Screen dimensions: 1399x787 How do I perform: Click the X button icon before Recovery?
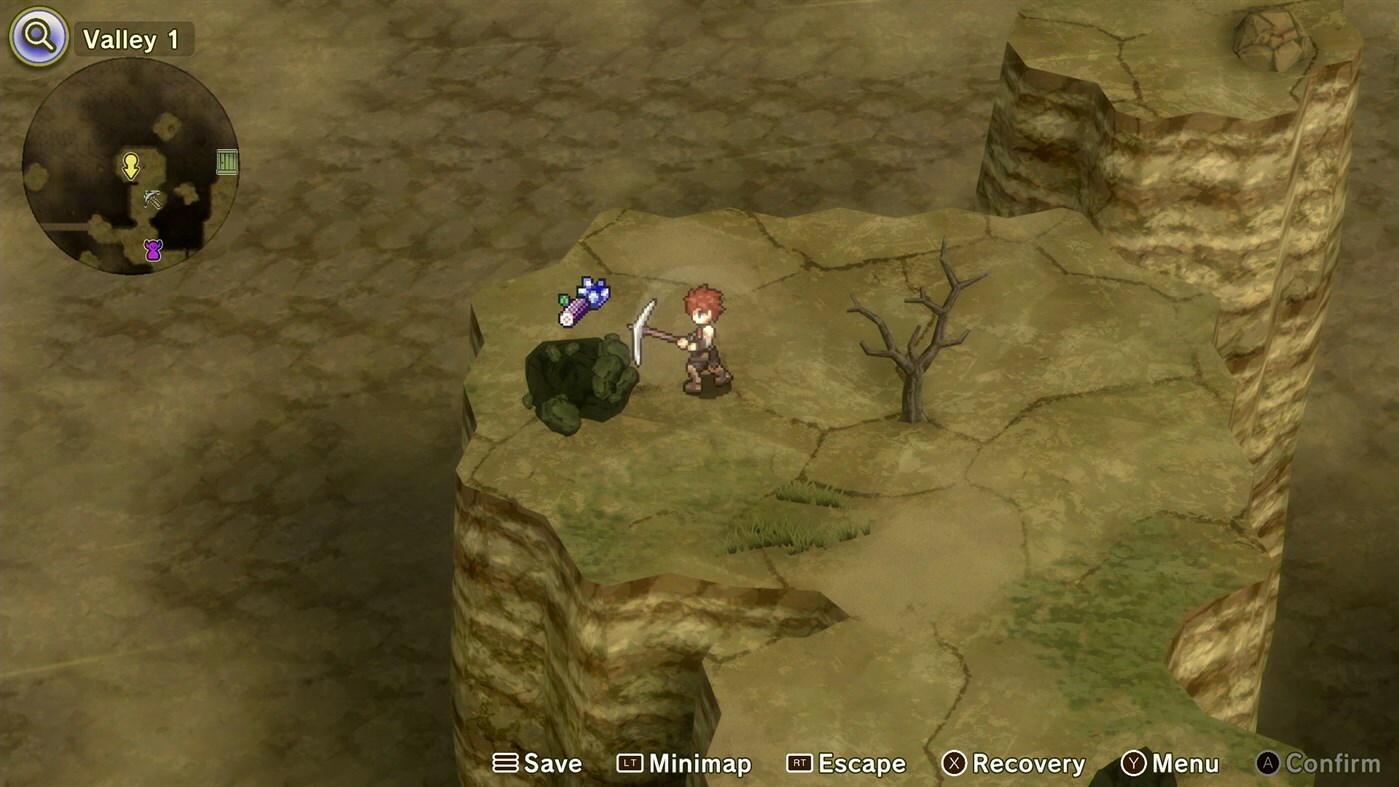(x=954, y=762)
